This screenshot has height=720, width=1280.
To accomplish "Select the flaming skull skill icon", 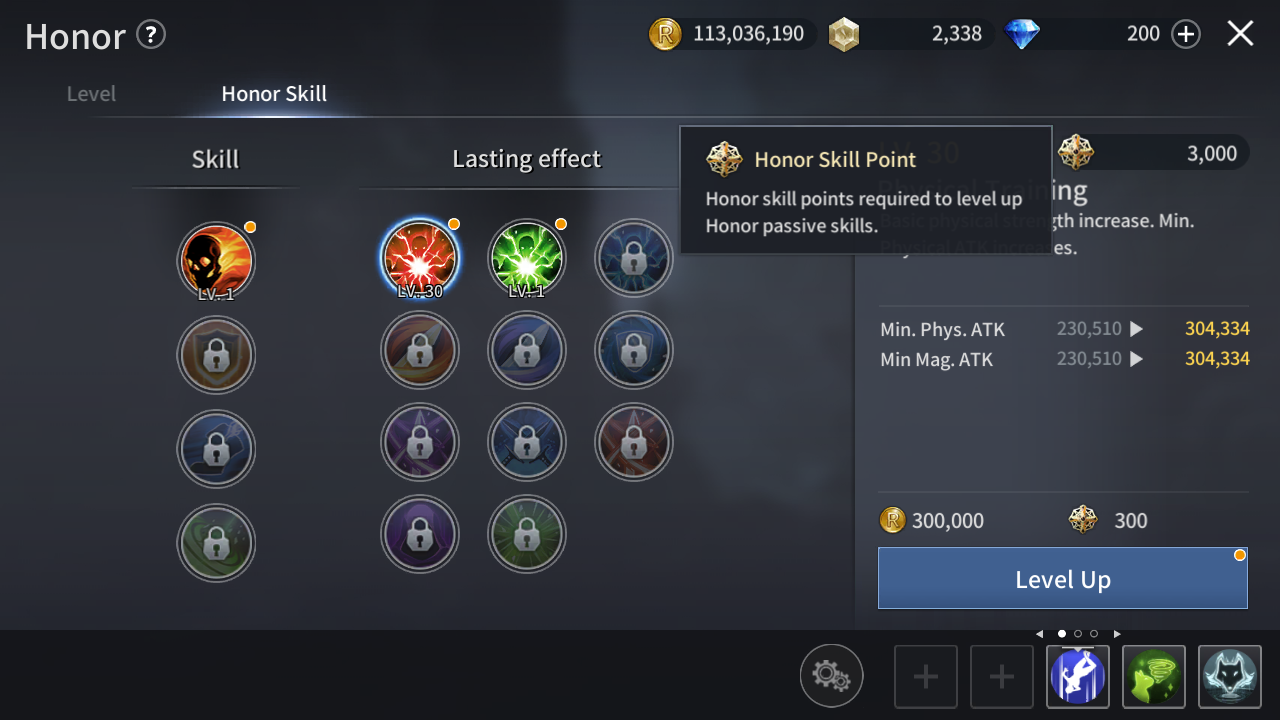I will coord(216,260).
